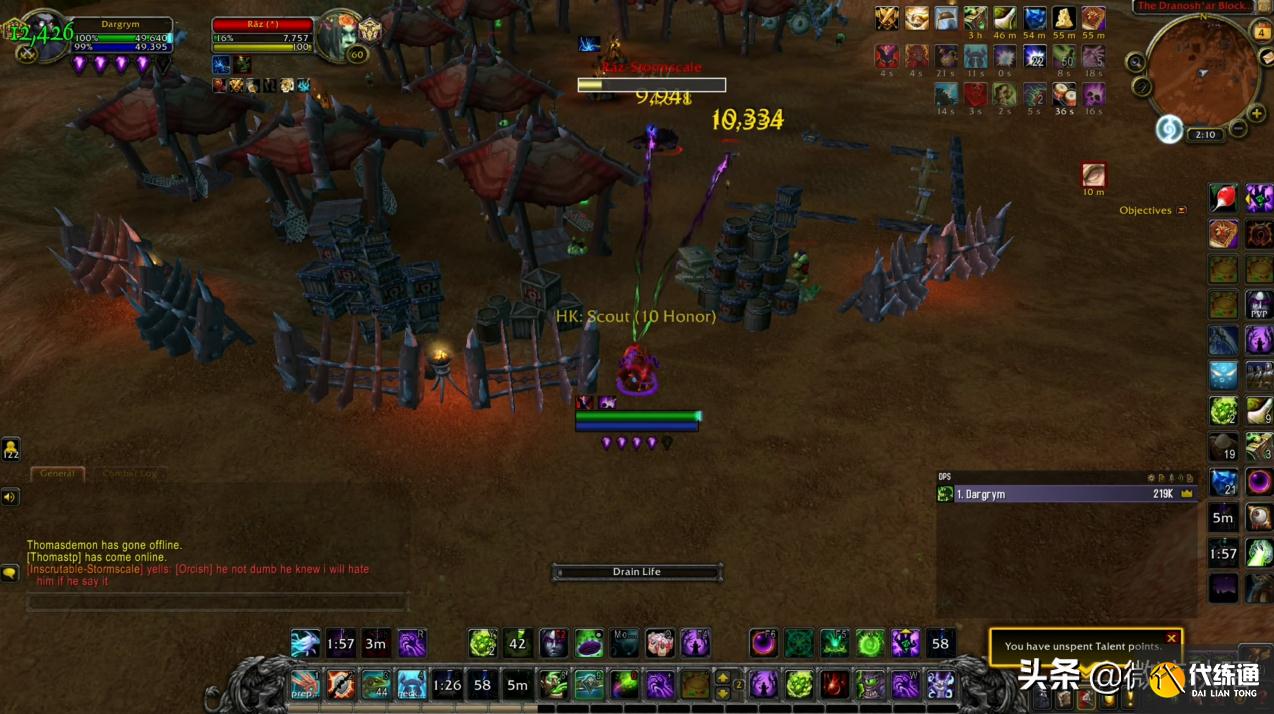Screen dimensions: 1274x714
Task: Use the red radish item slot
Action: tap(1223, 198)
